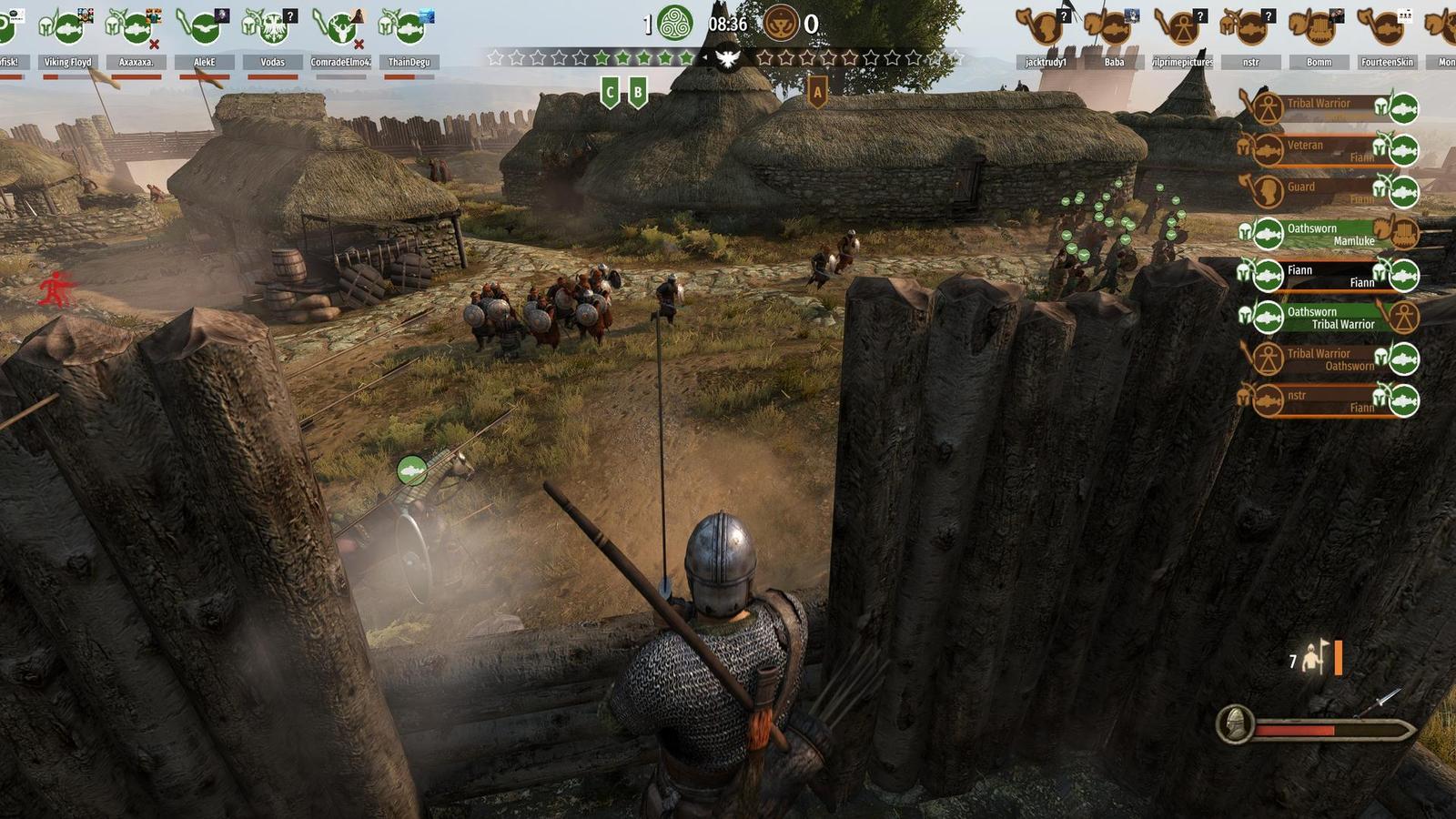Select the green flag B marker
This screenshot has height=819, width=1456.
[638, 92]
